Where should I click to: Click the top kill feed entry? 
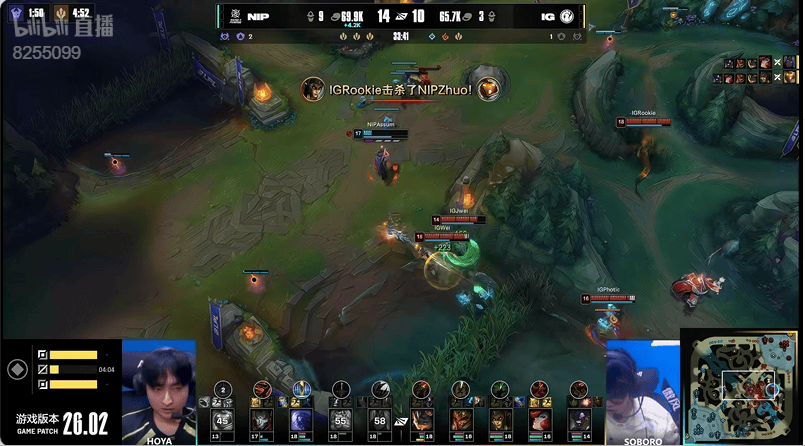tap(755, 63)
